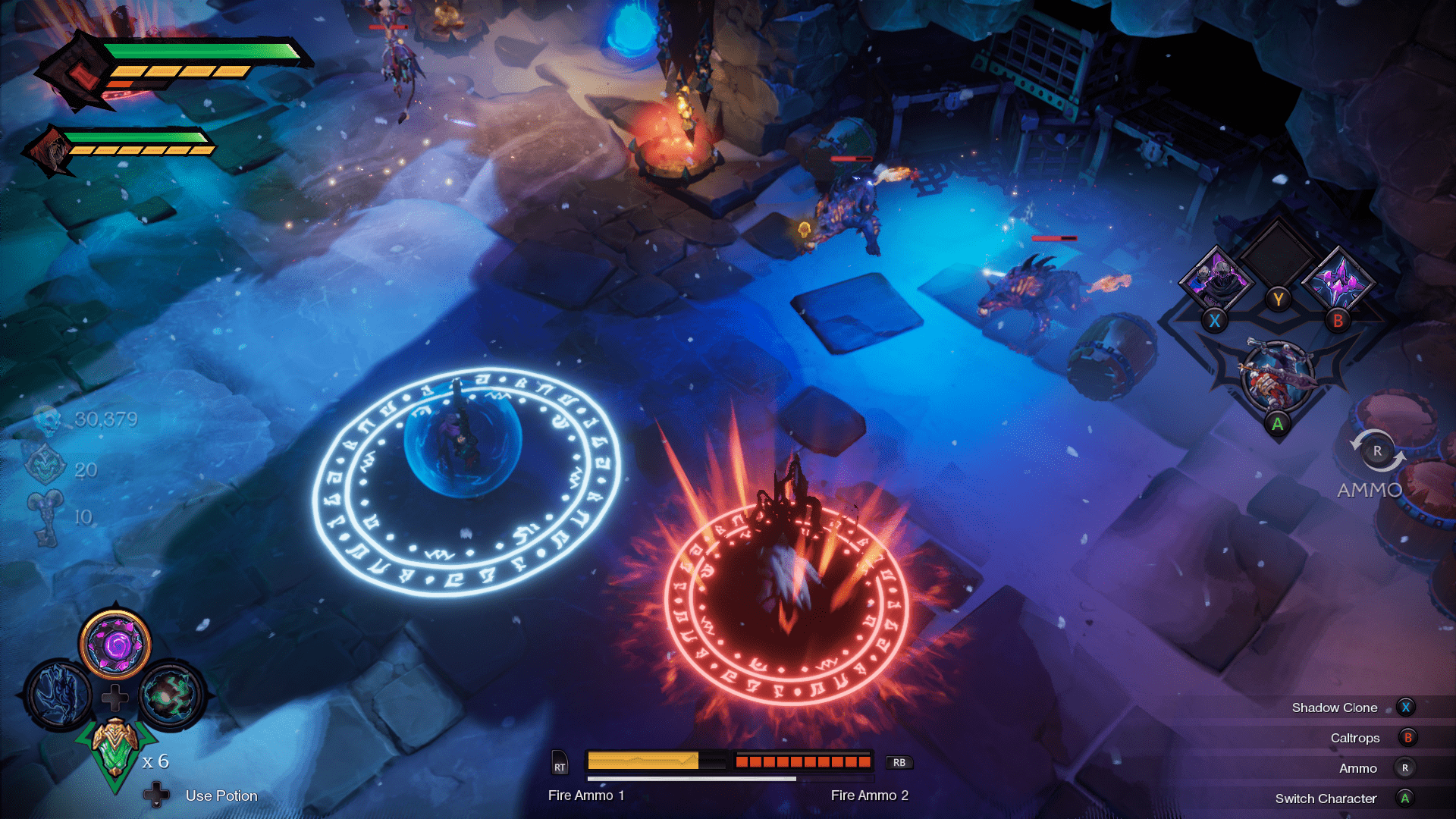Click the red Fire Ammo 2 gauge
This screenshot has height=819, width=1456.
pos(802,761)
